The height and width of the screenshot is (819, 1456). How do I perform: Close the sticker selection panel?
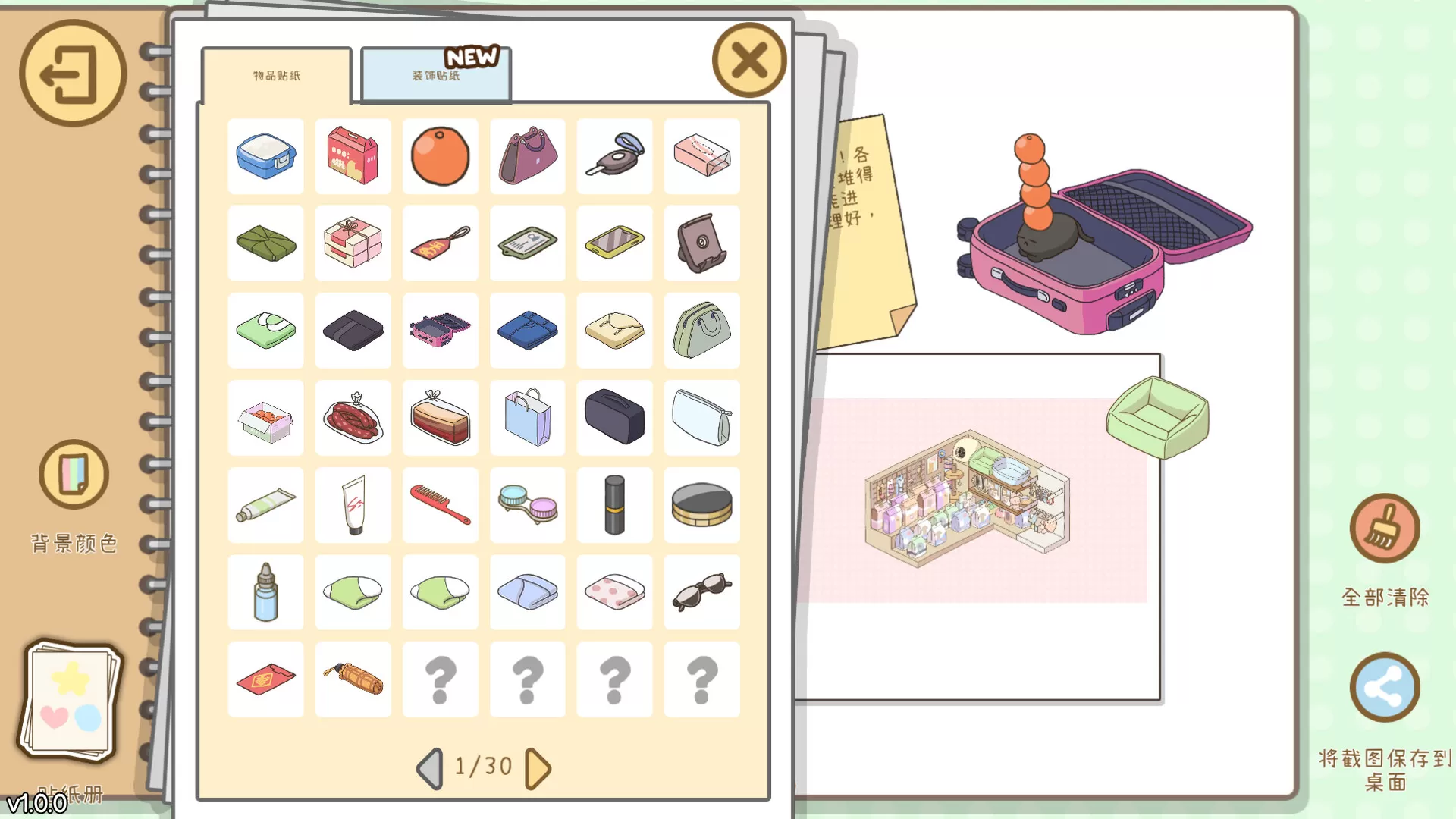pos(748,61)
